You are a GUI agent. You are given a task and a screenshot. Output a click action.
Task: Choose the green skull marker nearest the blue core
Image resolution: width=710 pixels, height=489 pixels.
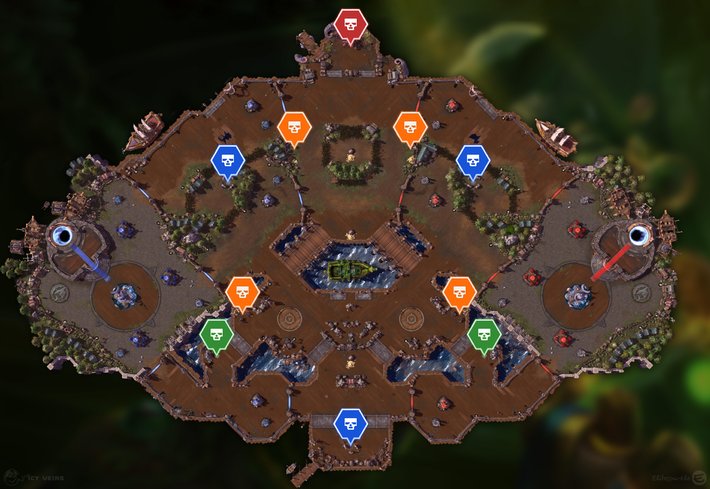tap(216, 334)
